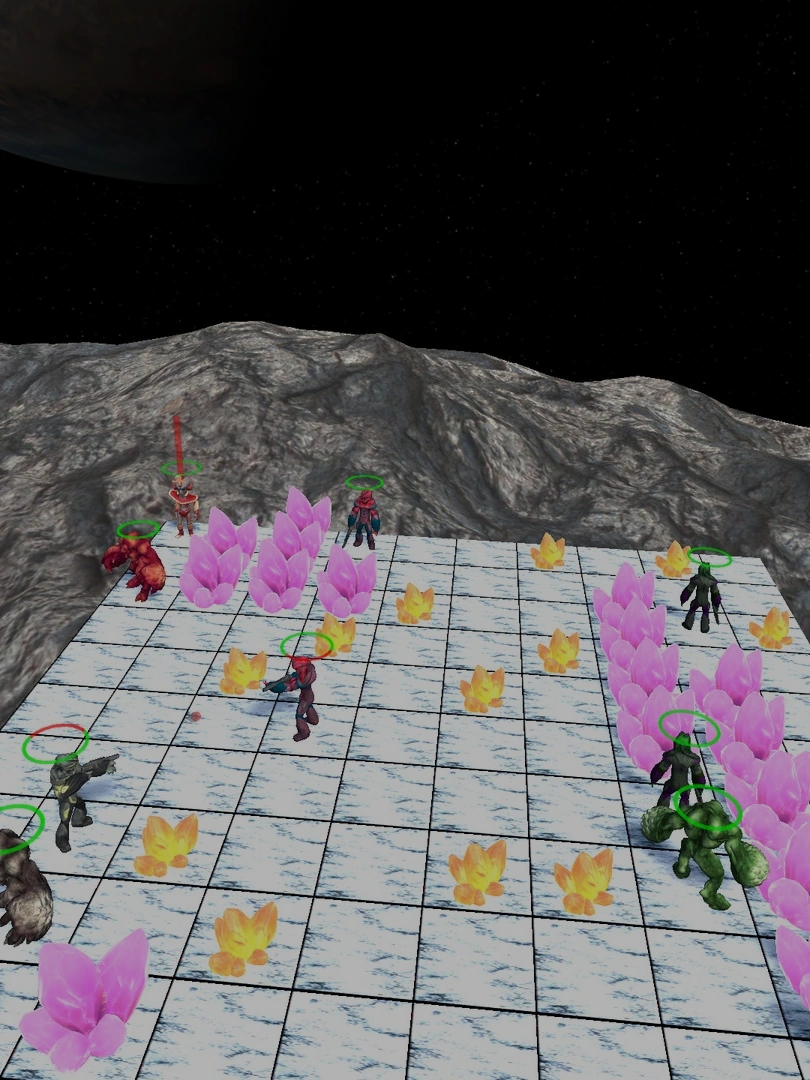Select the red knight holding a tall lance
This screenshot has width=810, height=1080.
(182, 501)
